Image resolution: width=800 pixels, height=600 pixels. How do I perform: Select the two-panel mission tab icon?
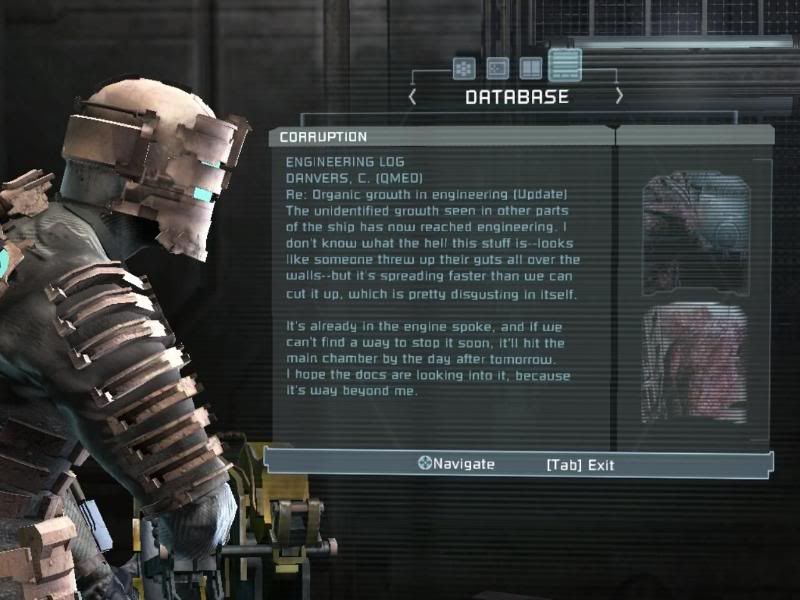[x=531, y=68]
